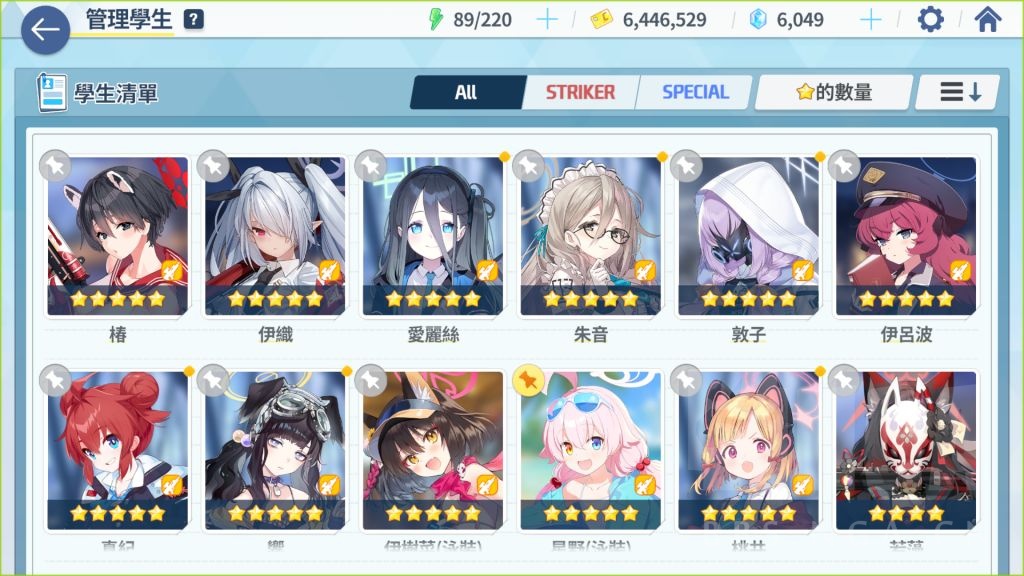
Task: Open the star count sort dropdown
Action: click(x=834, y=92)
